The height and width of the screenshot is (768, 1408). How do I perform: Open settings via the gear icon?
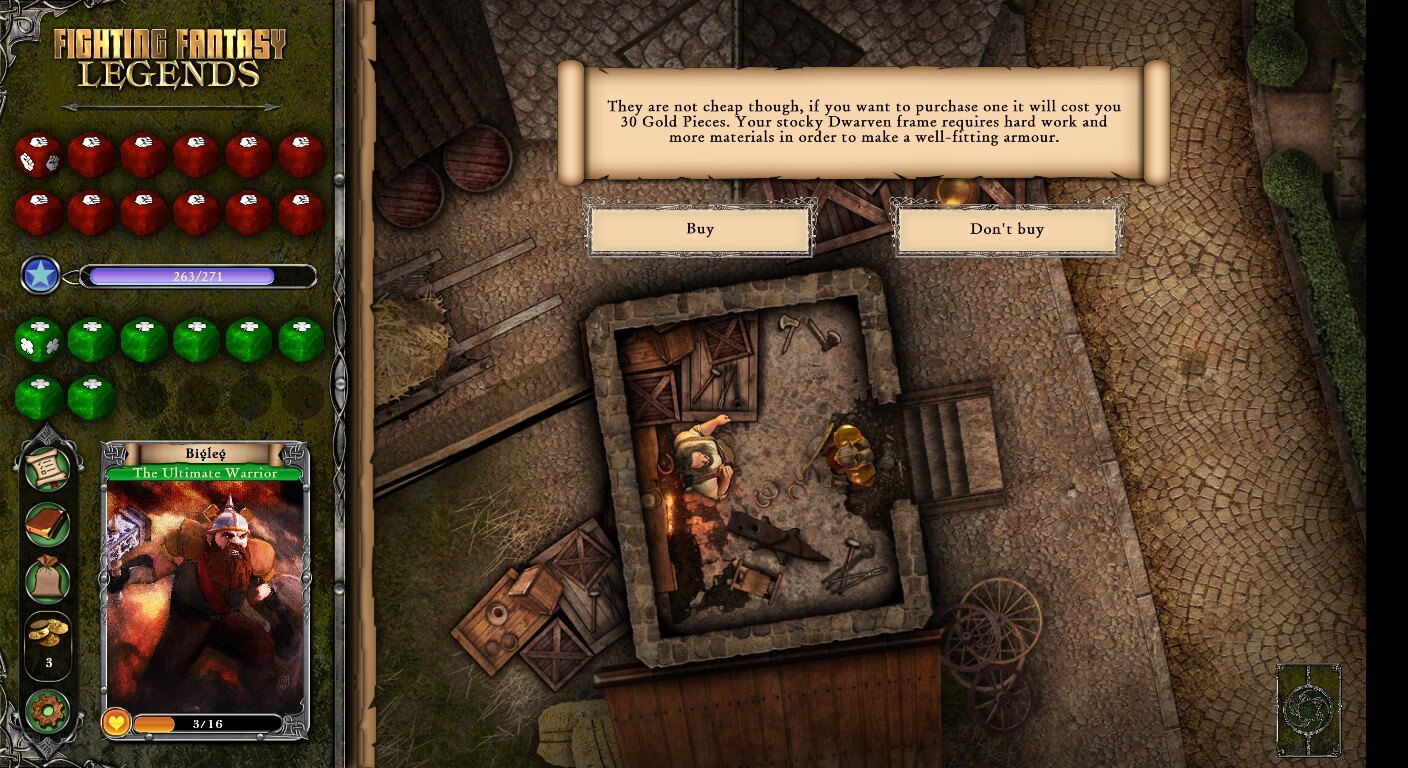click(x=47, y=712)
